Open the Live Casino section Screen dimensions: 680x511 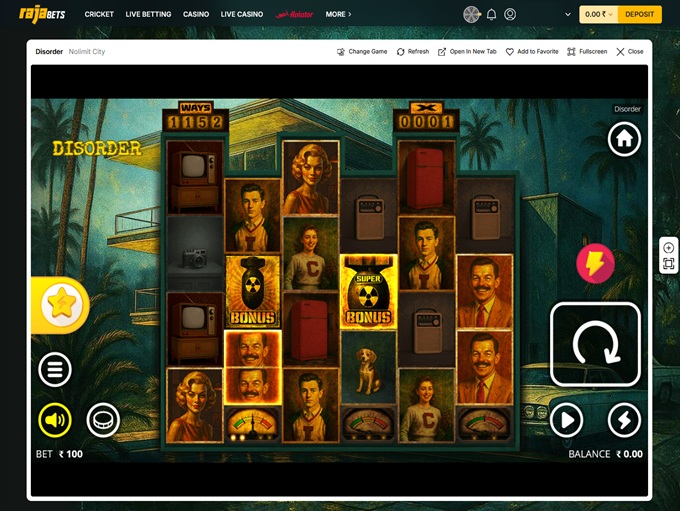pyautogui.click(x=241, y=14)
